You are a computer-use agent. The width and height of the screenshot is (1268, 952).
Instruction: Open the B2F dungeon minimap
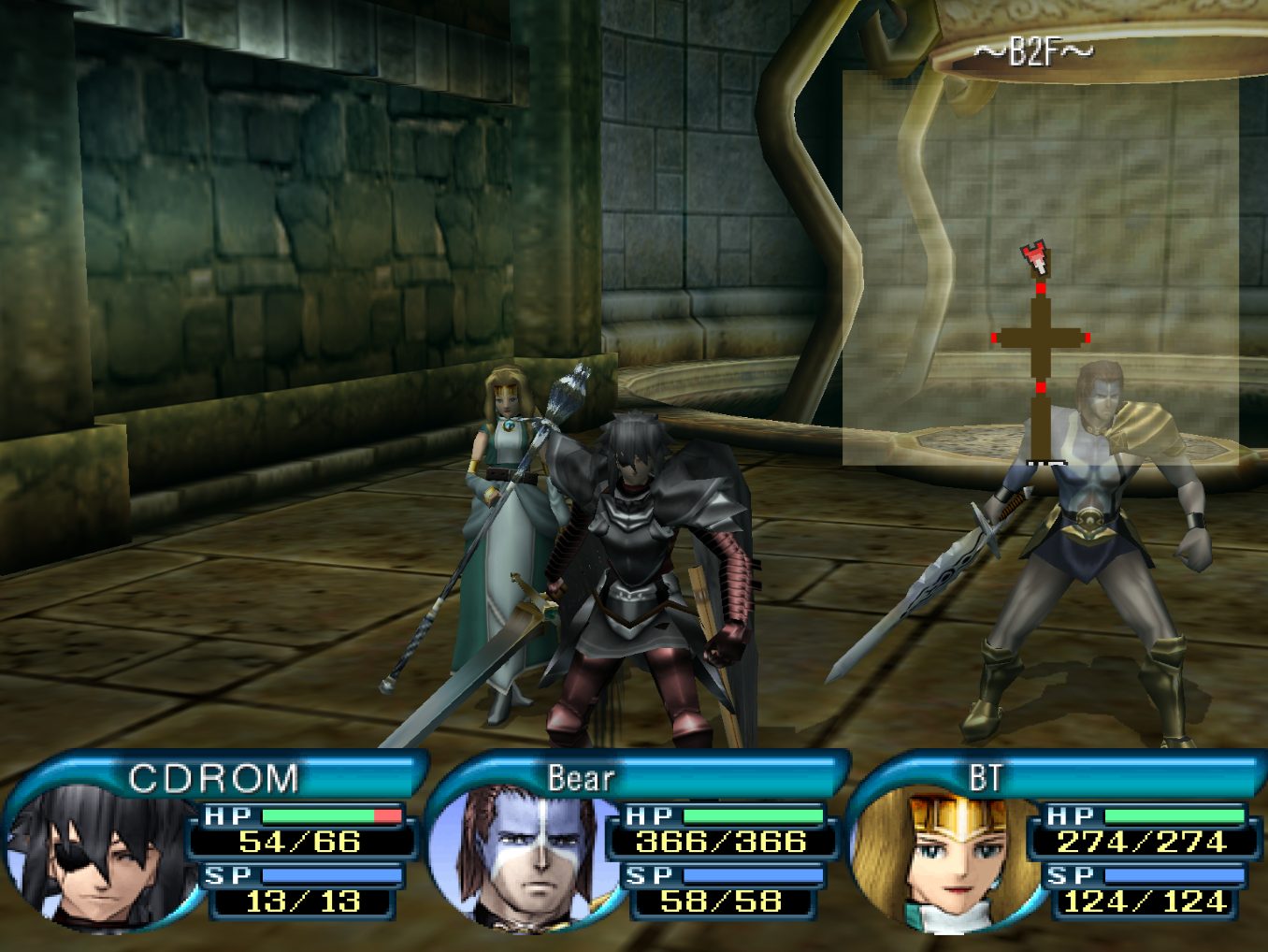coord(1040,267)
